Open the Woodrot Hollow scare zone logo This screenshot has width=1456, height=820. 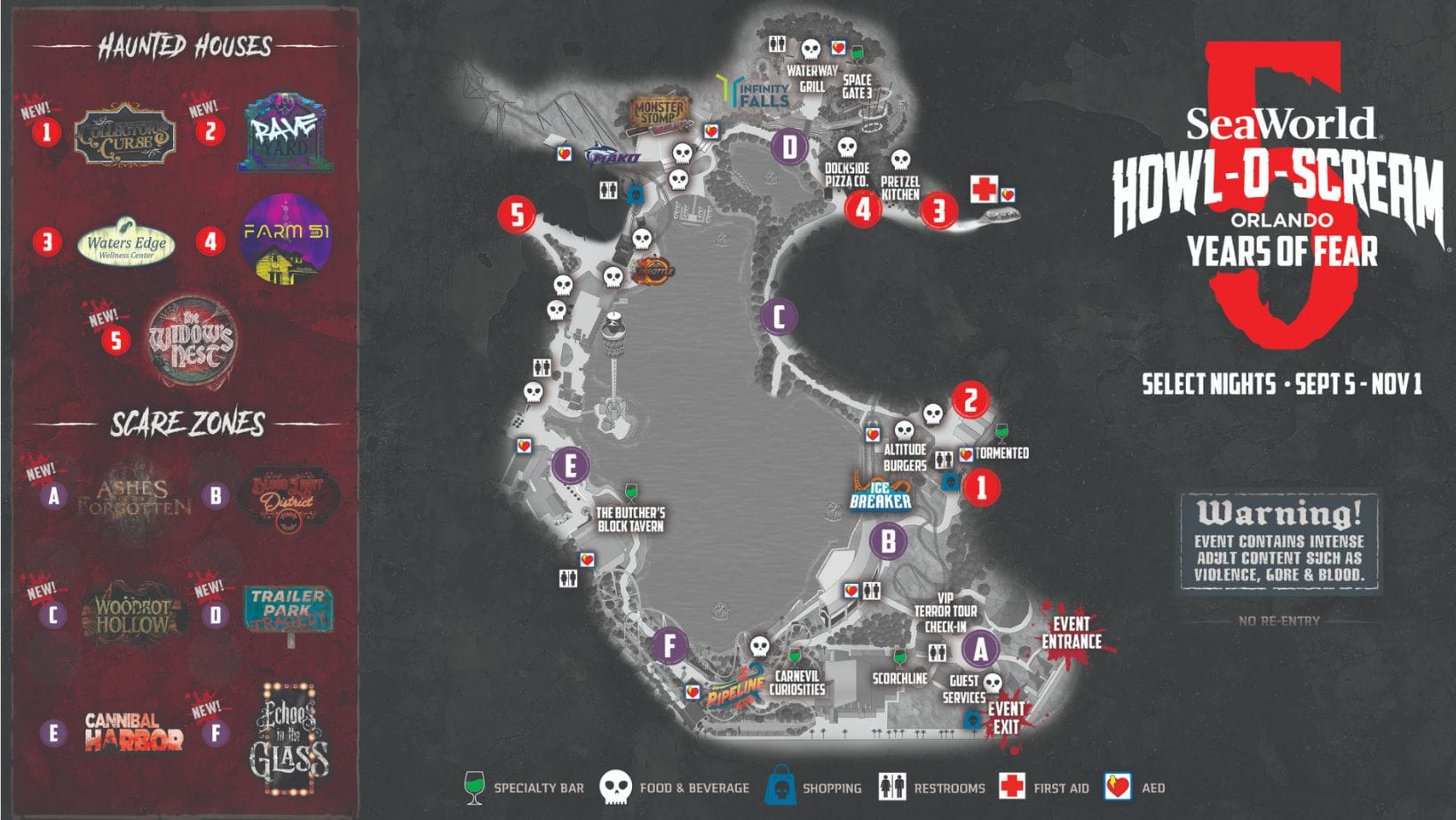tap(133, 611)
